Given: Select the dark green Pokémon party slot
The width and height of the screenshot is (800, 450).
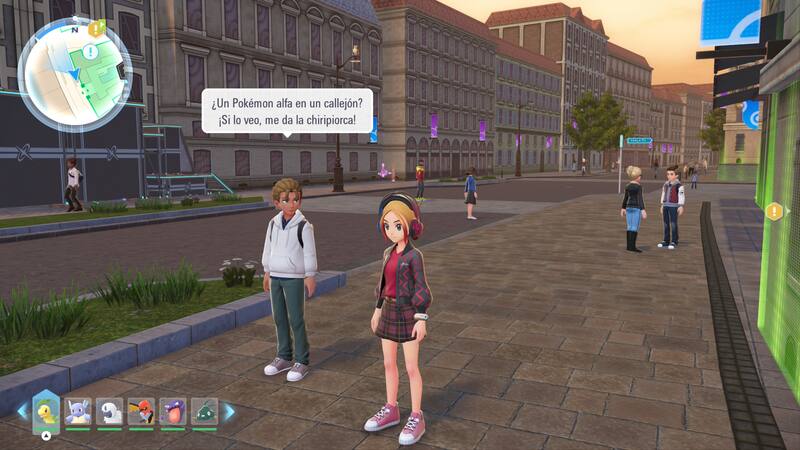Looking at the screenshot, I should tap(204, 410).
